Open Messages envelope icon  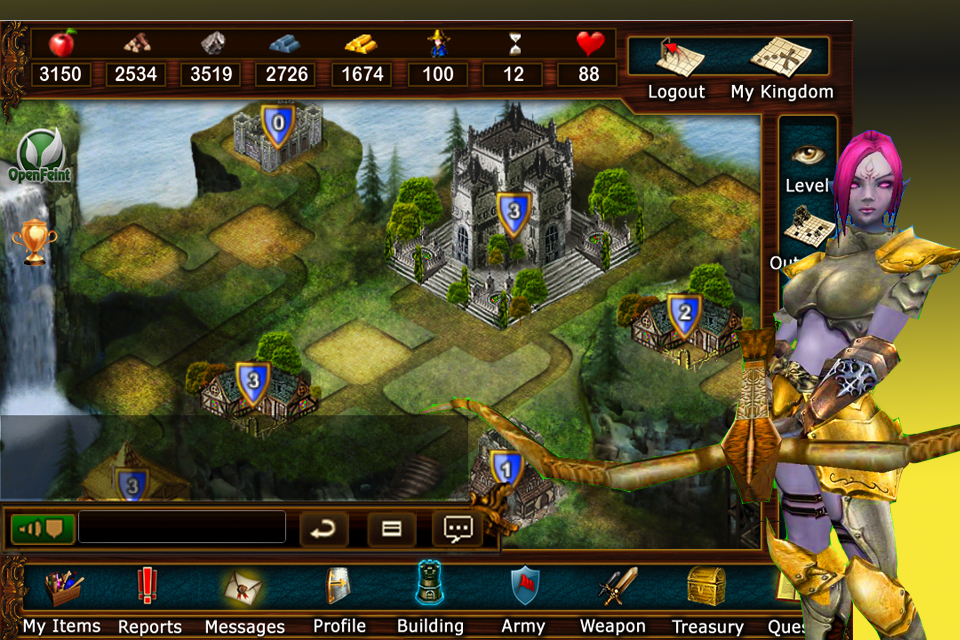[244, 598]
